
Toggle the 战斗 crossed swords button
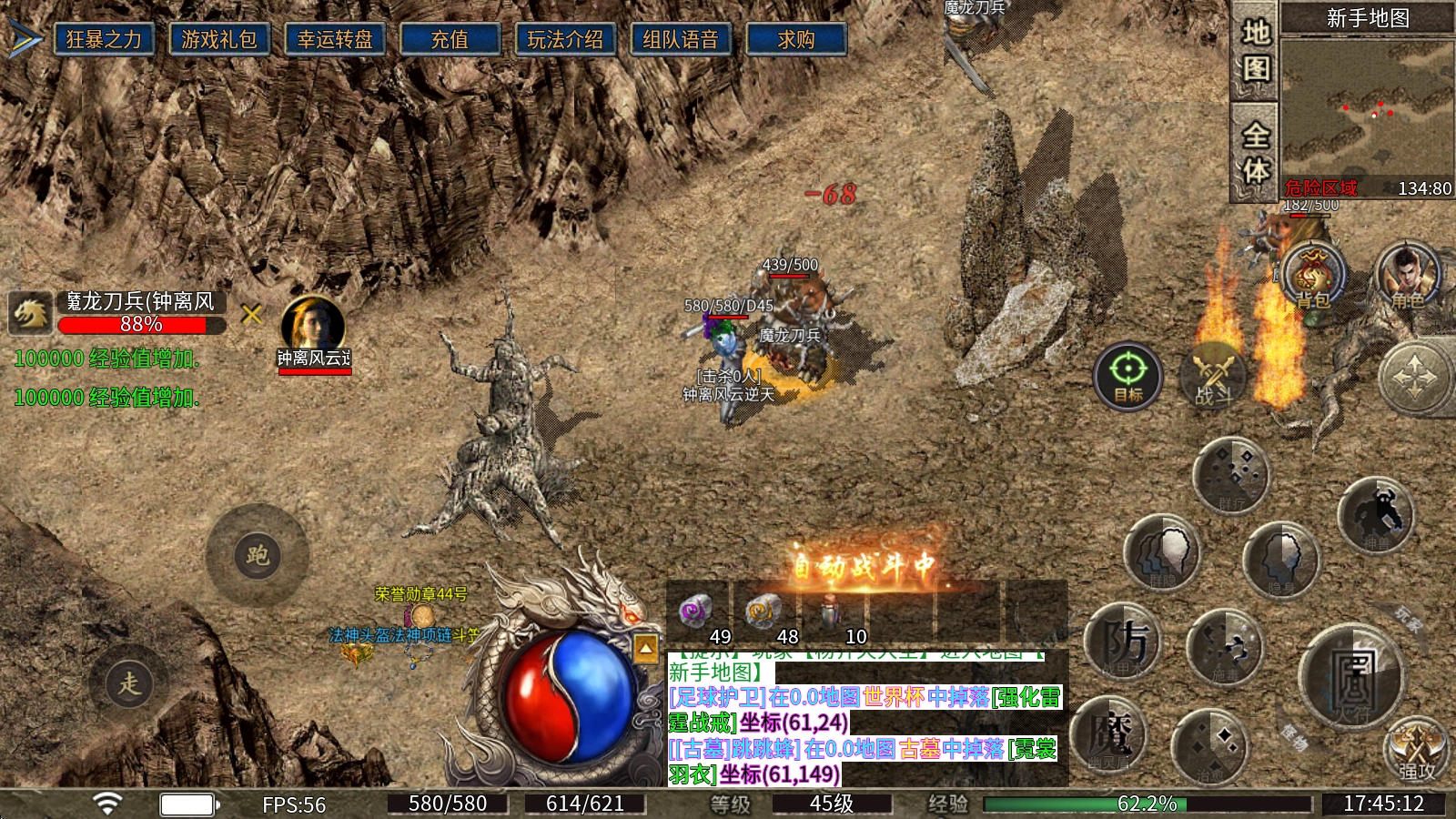tap(1214, 376)
